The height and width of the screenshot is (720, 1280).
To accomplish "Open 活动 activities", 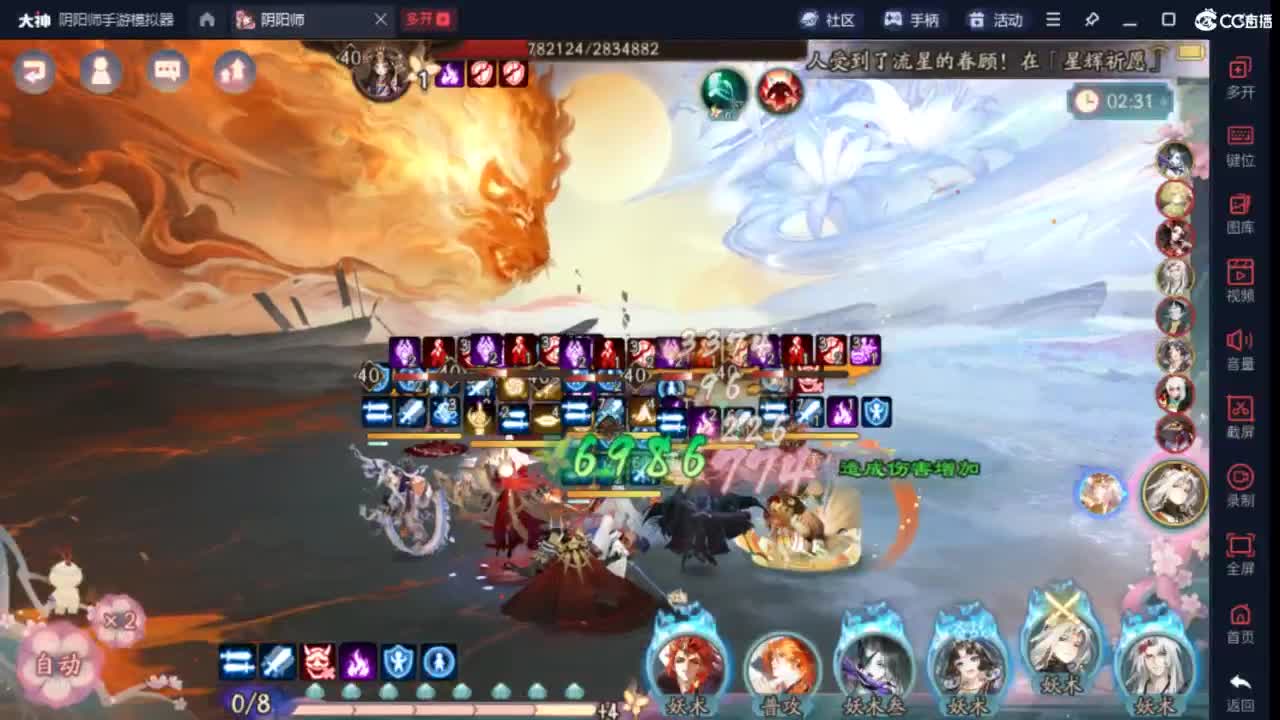I will click(x=994, y=18).
